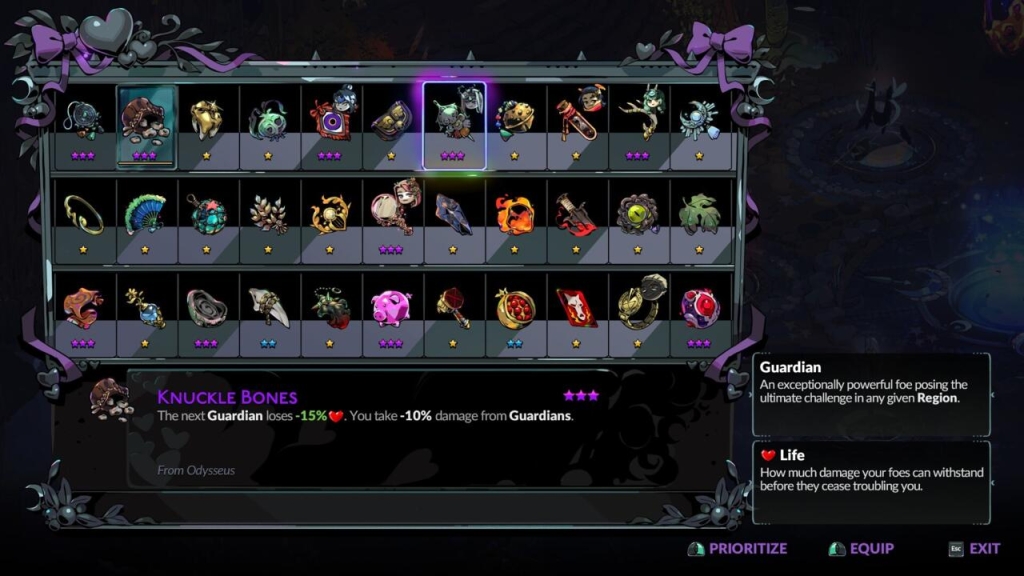Select the pink piggy bank keepsake

pyautogui.click(x=392, y=309)
